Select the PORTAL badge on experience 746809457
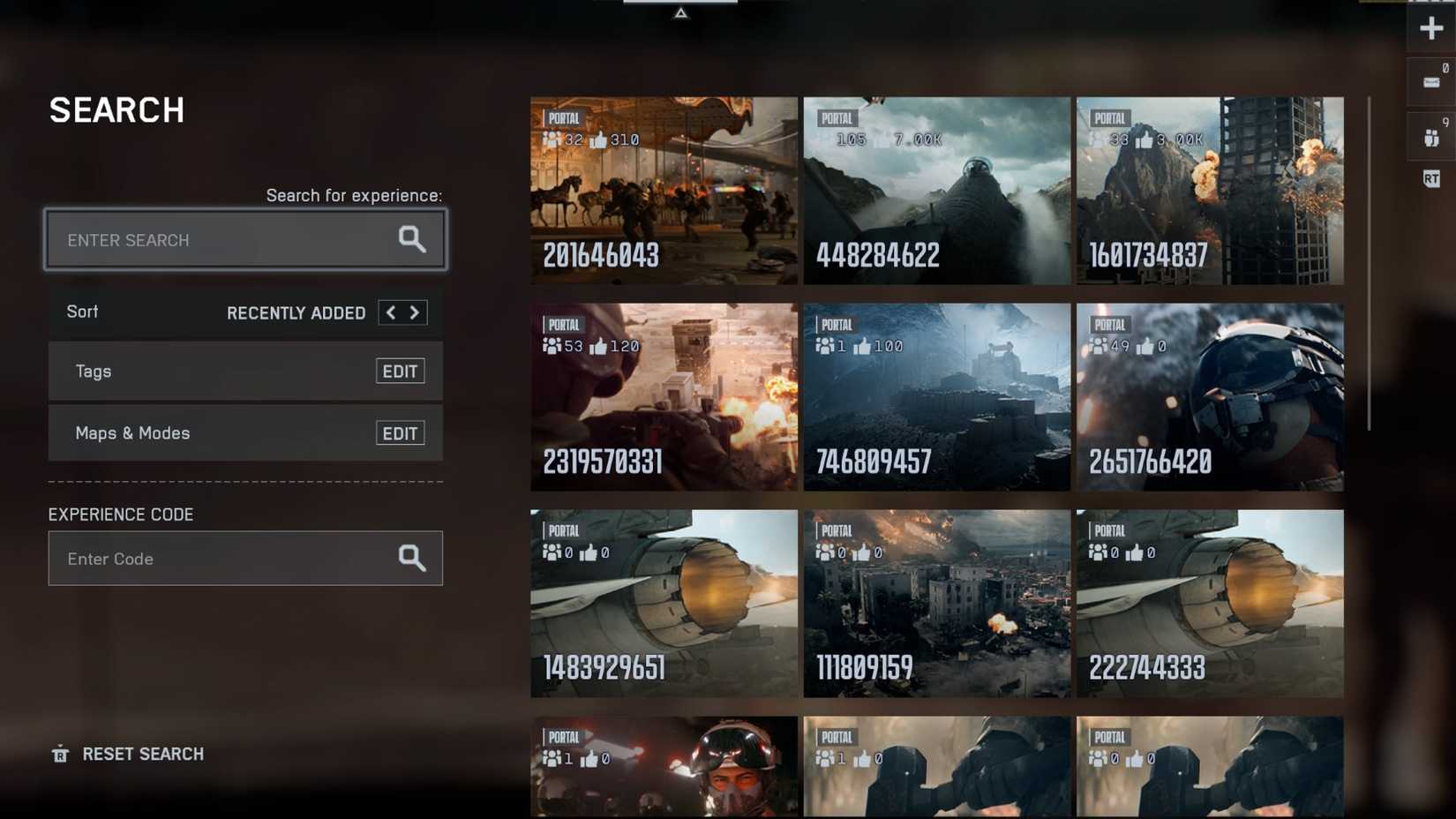 pyautogui.click(x=833, y=324)
